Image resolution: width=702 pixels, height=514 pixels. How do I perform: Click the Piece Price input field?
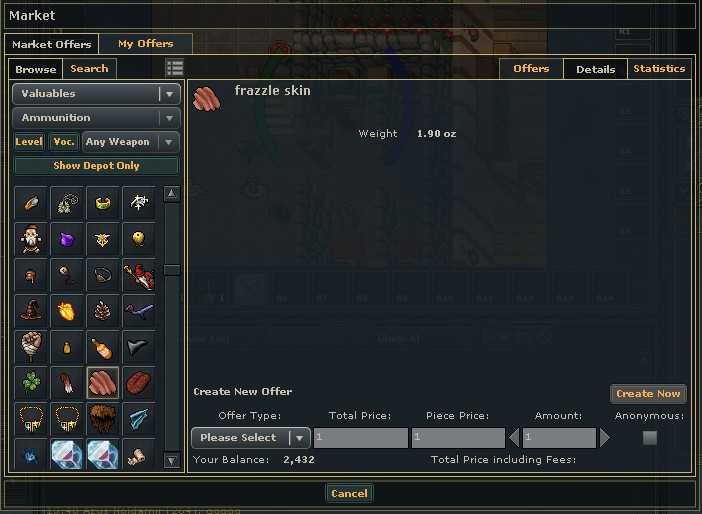pos(457,438)
